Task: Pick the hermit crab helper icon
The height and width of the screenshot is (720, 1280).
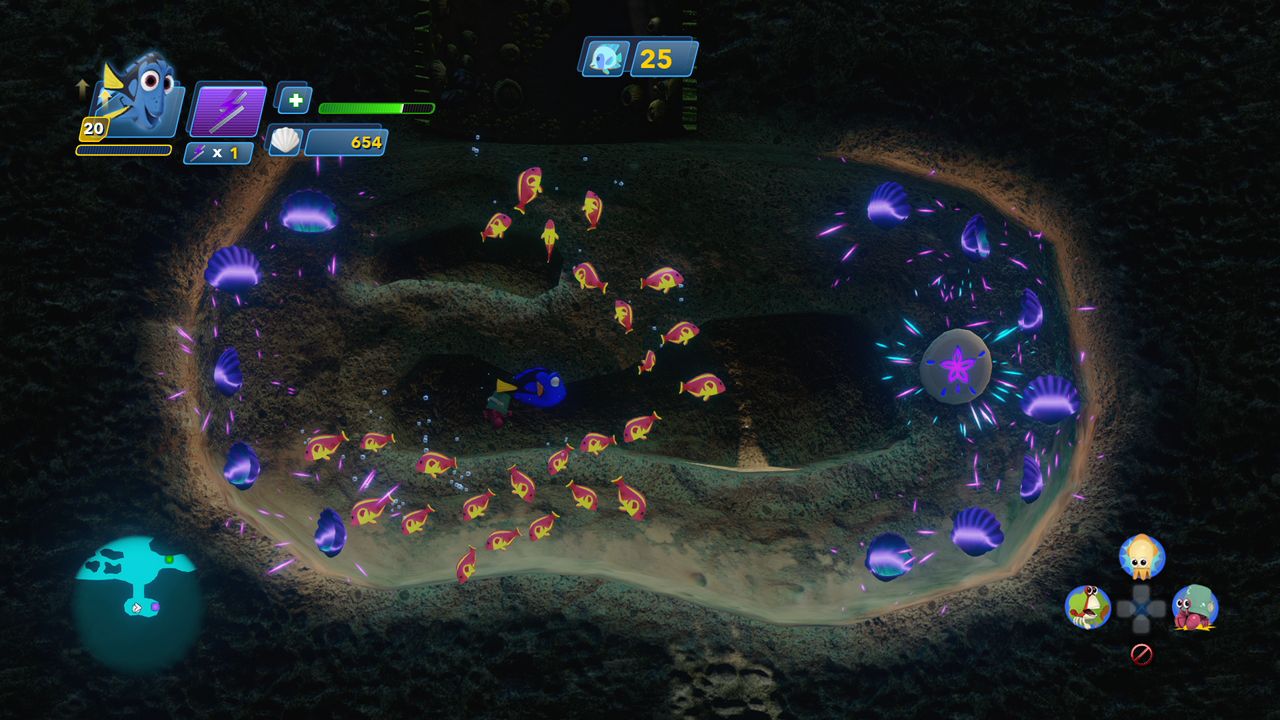Action: tap(1194, 607)
